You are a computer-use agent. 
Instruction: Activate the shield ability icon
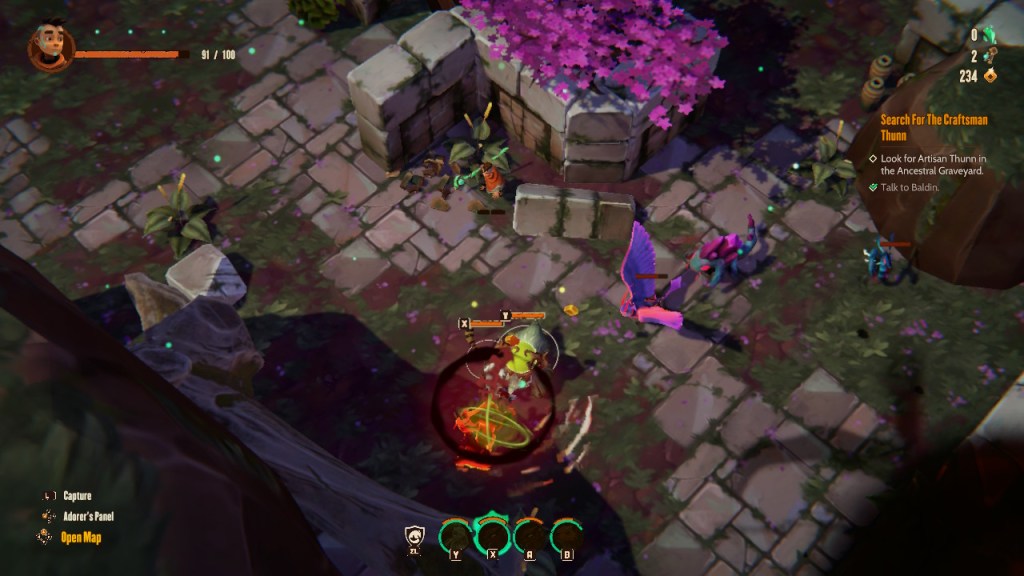(415, 538)
